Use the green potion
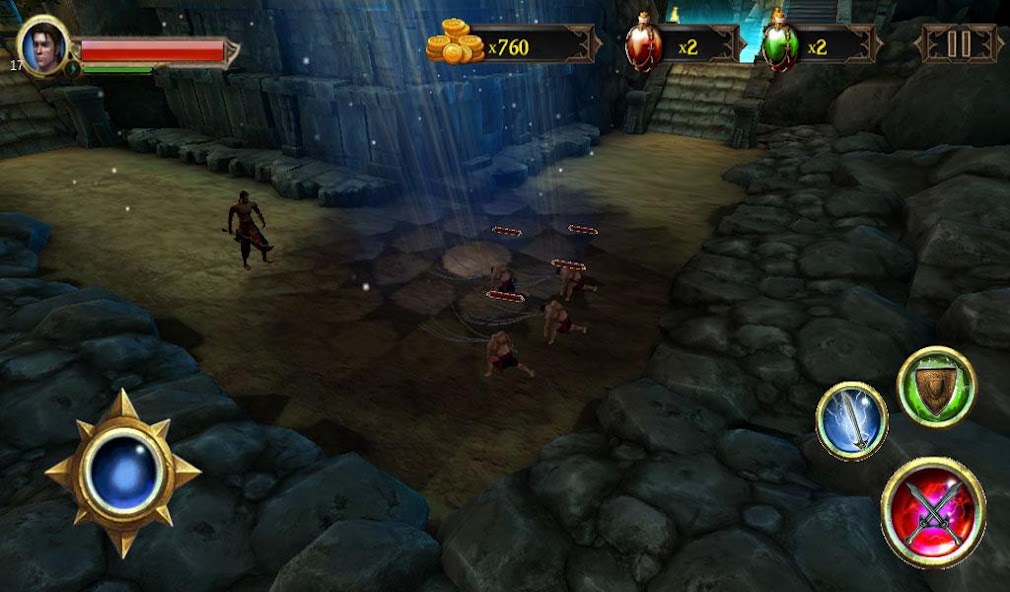 point(781,46)
